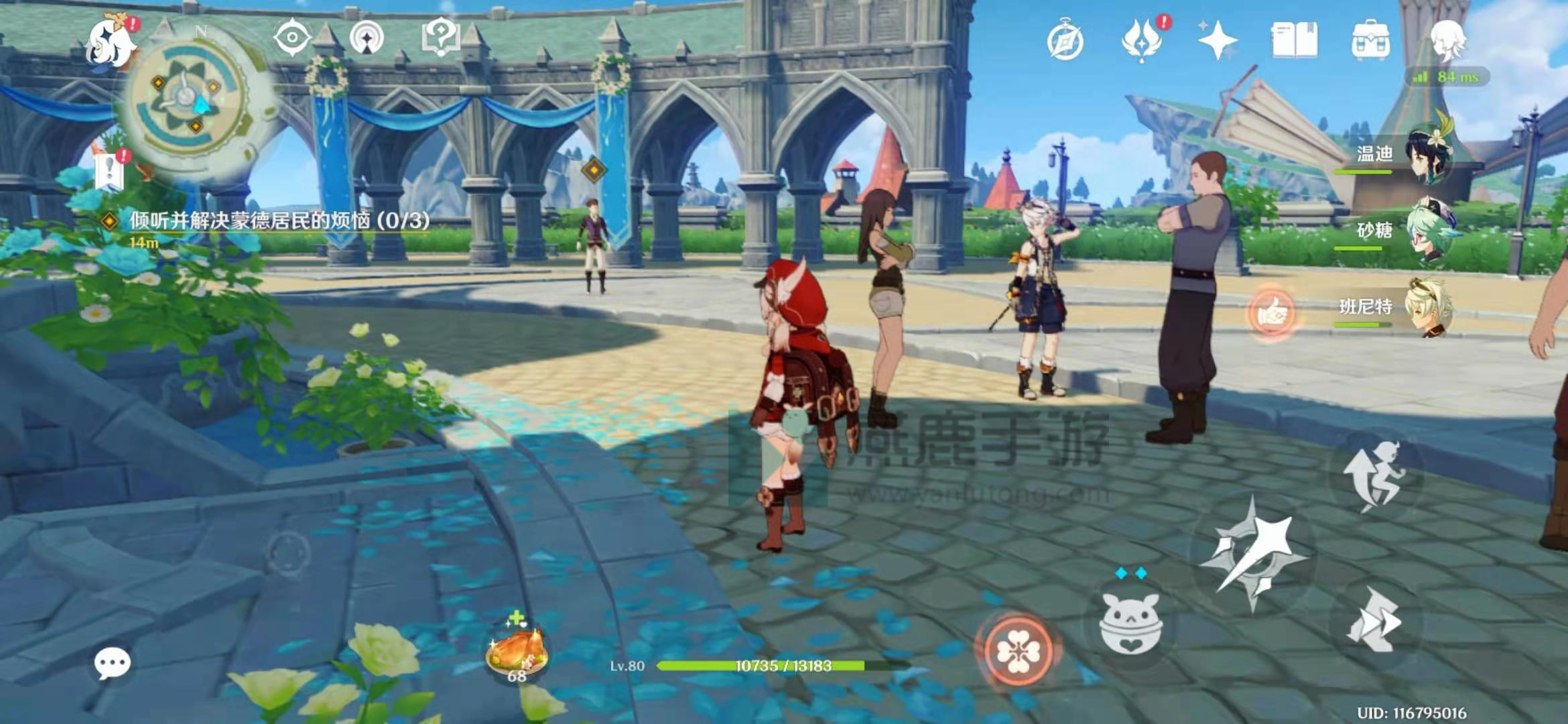Activate the clover elemental burst

(1018, 650)
